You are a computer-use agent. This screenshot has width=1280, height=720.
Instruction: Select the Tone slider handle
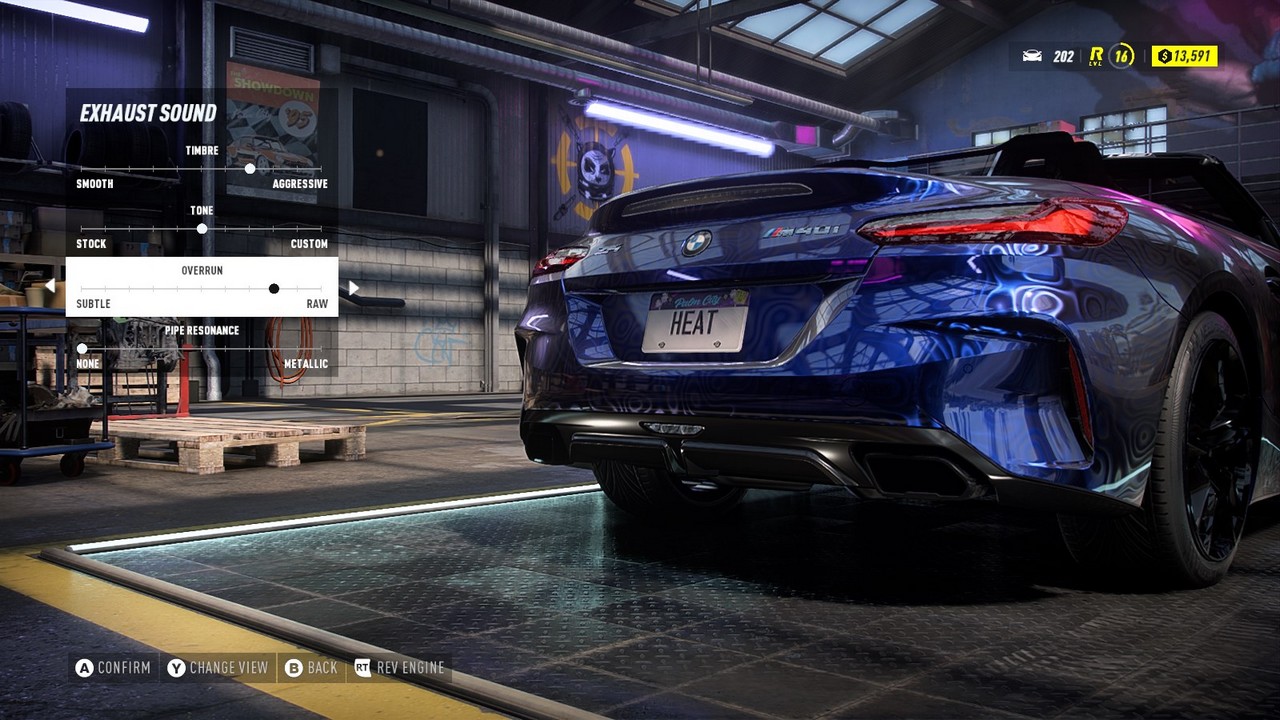point(201,229)
